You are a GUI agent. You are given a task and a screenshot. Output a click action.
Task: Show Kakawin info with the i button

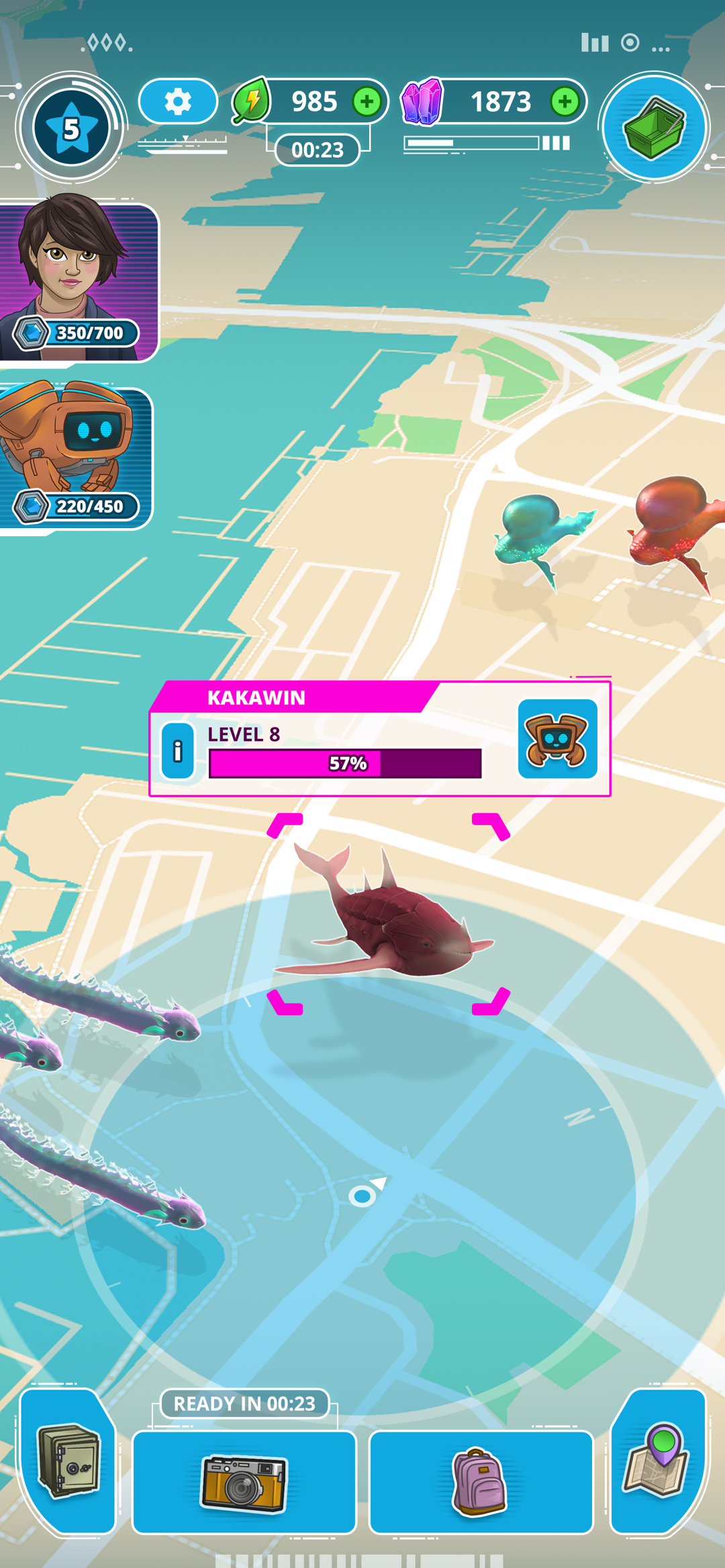[x=178, y=751]
